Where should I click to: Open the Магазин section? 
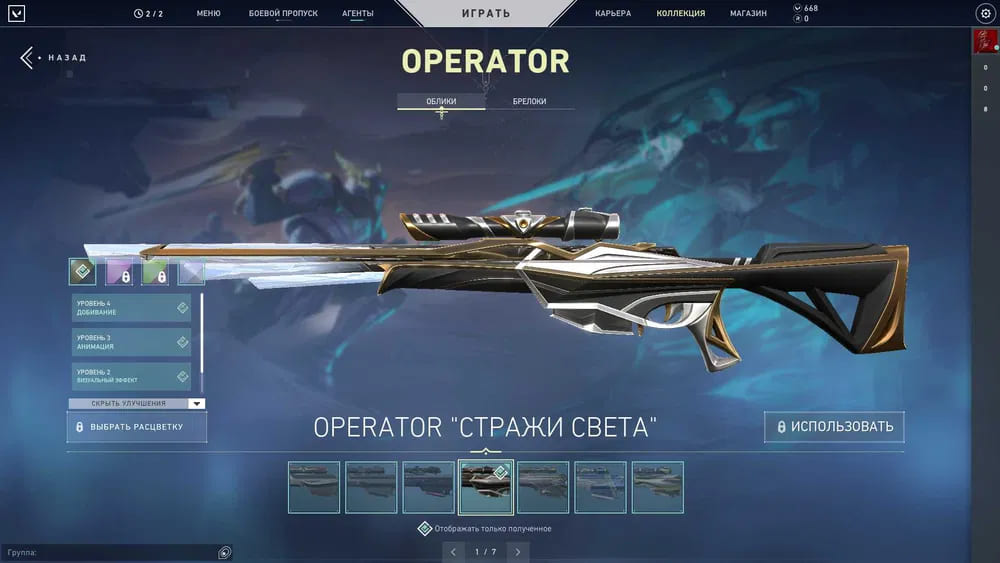pyautogui.click(x=748, y=13)
